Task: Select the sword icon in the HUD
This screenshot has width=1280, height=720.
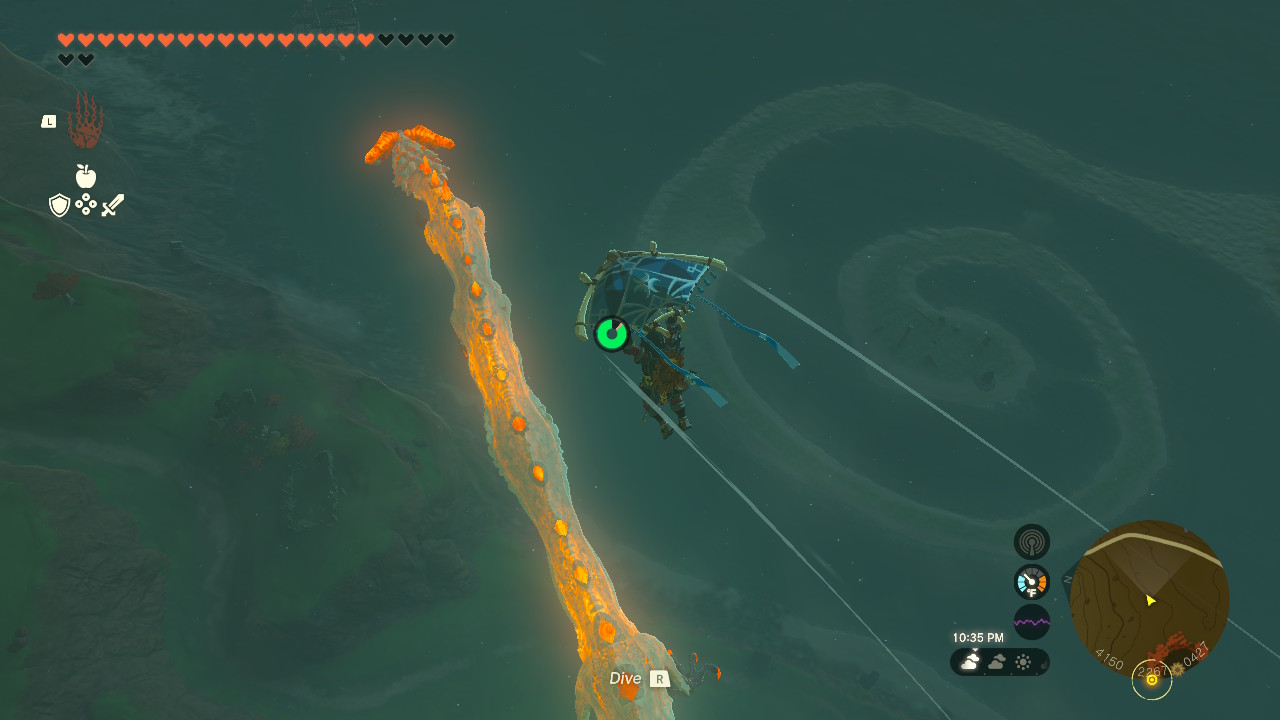Action: point(112,204)
